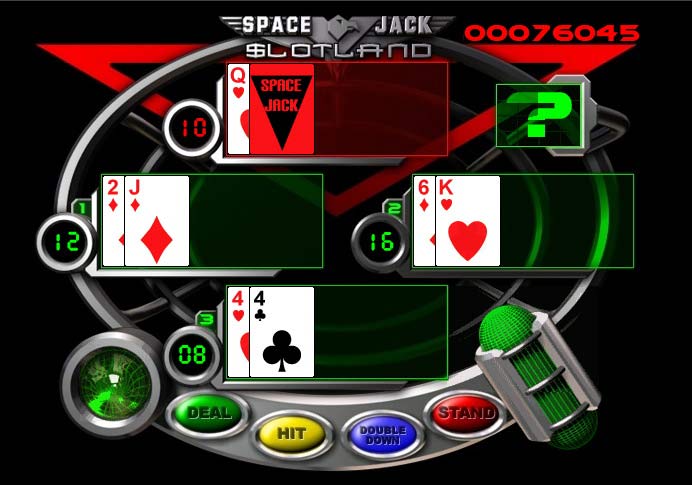Choose the blue Double Down button

point(382,436)
